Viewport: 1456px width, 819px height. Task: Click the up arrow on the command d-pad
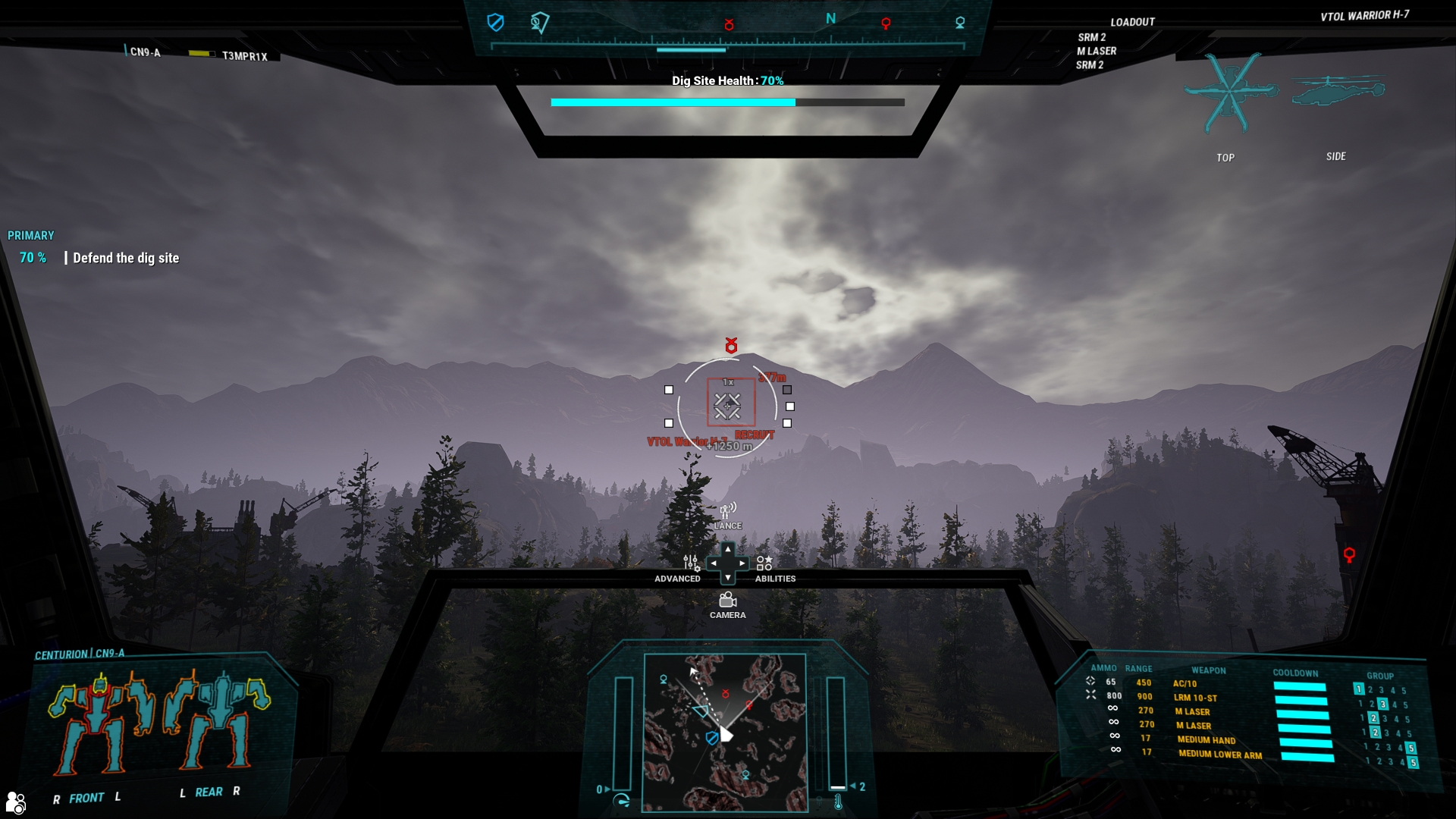[x=729, y=548]
